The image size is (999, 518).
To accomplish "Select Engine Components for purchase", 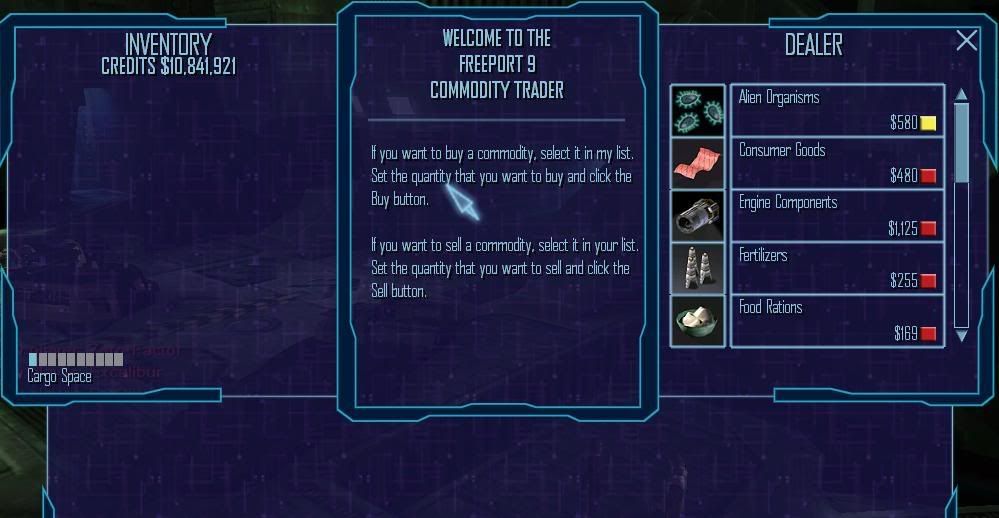I will point(837,215).
